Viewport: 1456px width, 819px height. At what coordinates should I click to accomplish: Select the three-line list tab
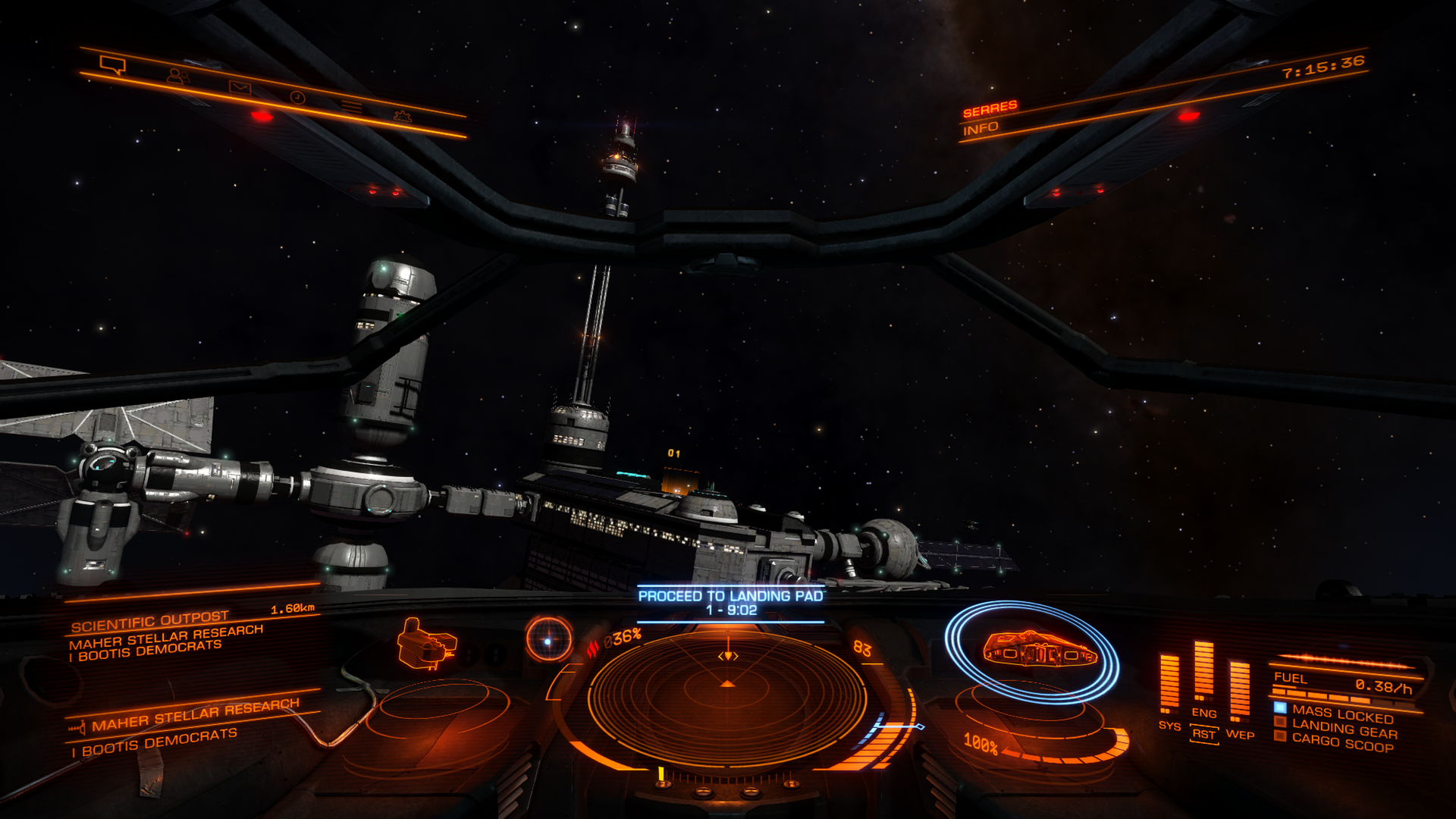point(350,106)
